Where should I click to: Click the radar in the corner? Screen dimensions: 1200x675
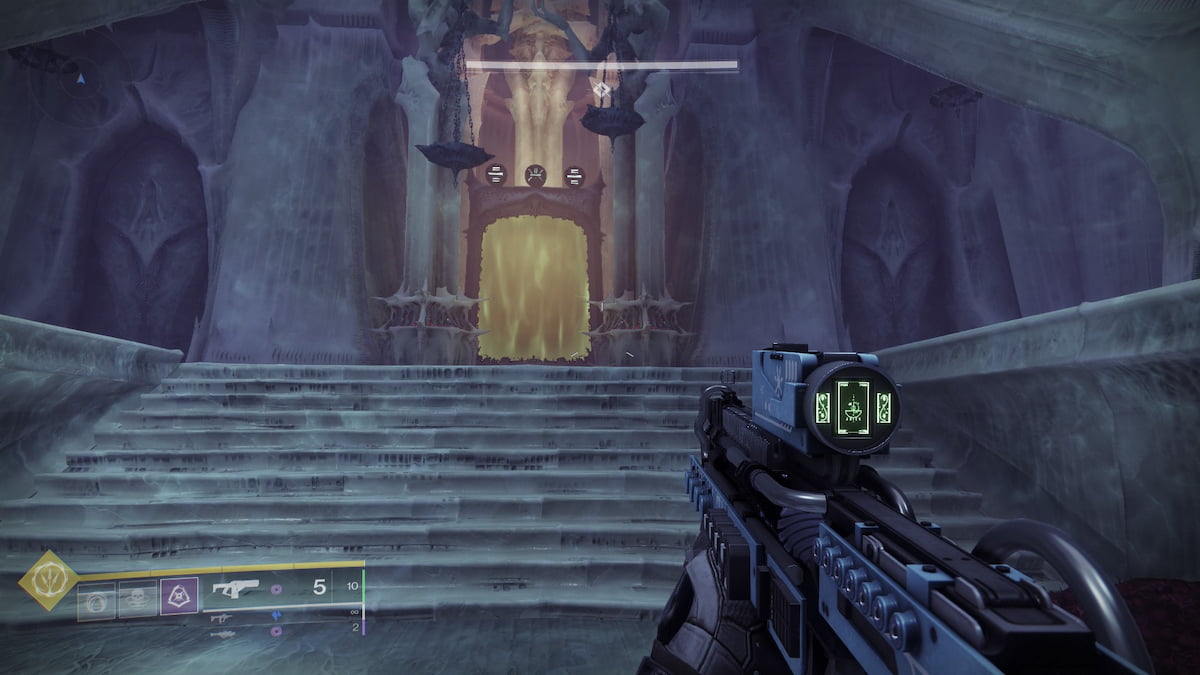78,77
